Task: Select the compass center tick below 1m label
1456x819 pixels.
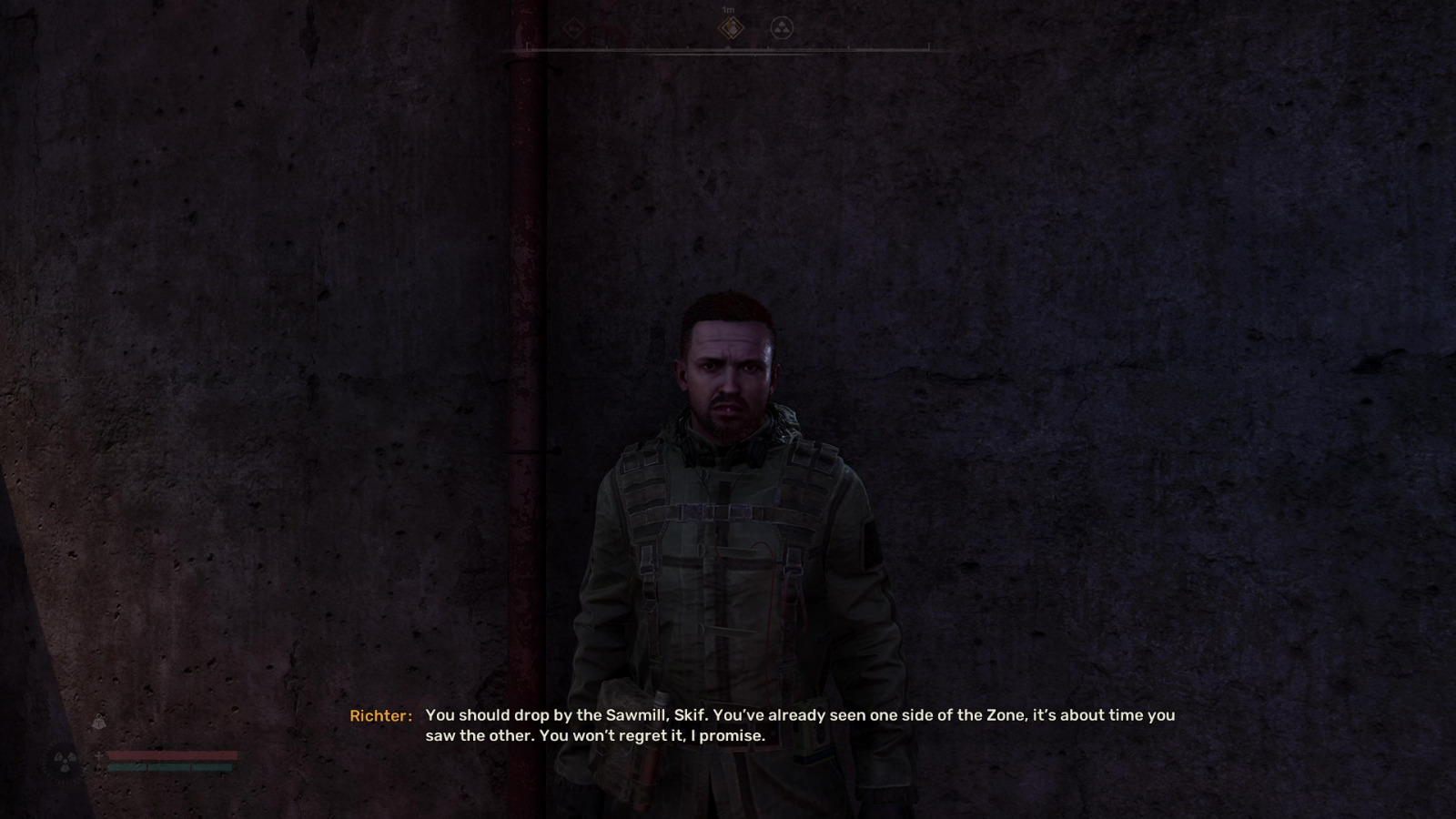Action: (729, 49)
